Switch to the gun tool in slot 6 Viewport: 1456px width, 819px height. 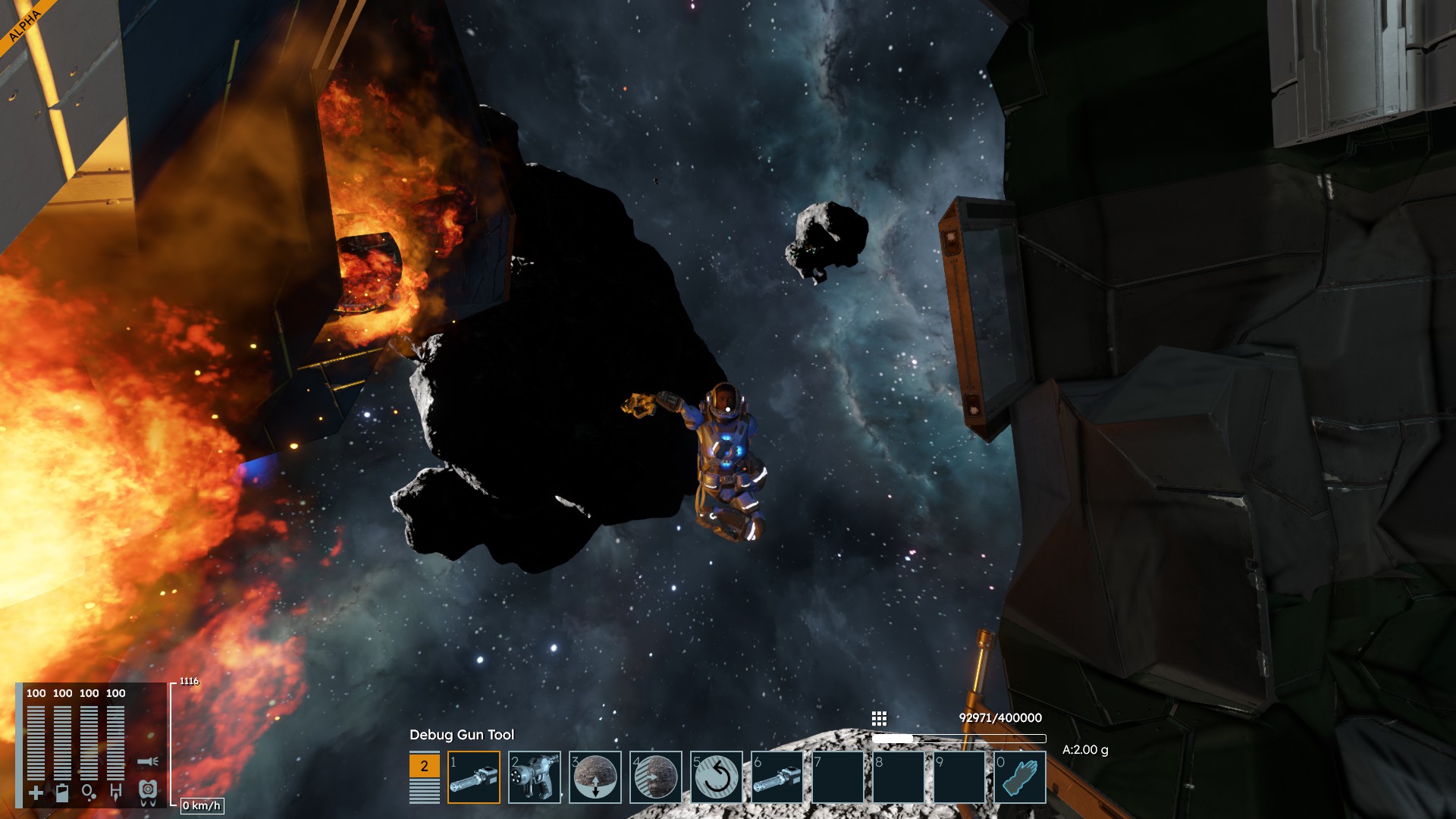(x=777, y=777)
